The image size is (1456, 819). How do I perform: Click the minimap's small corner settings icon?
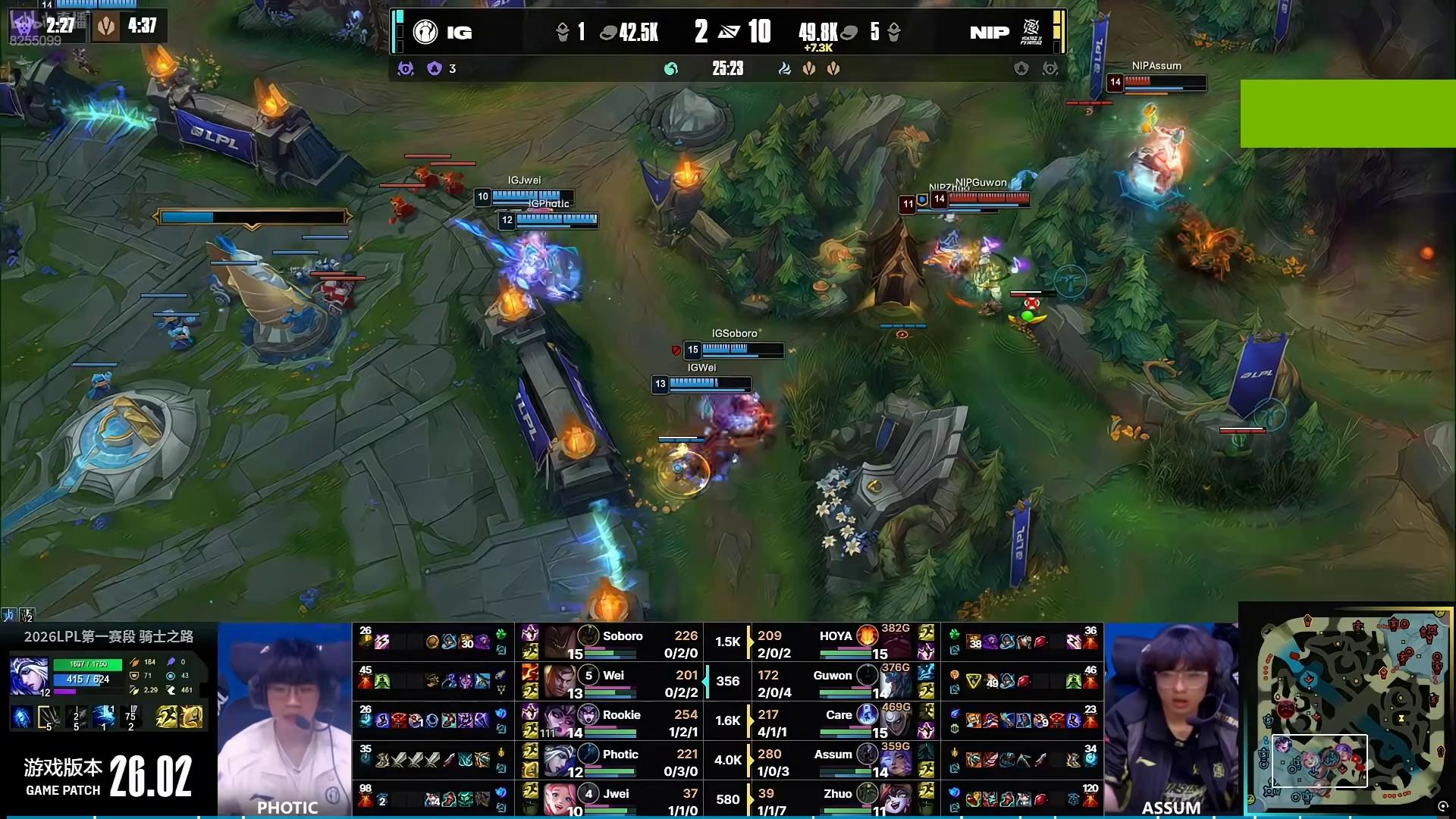[1443, 807]
